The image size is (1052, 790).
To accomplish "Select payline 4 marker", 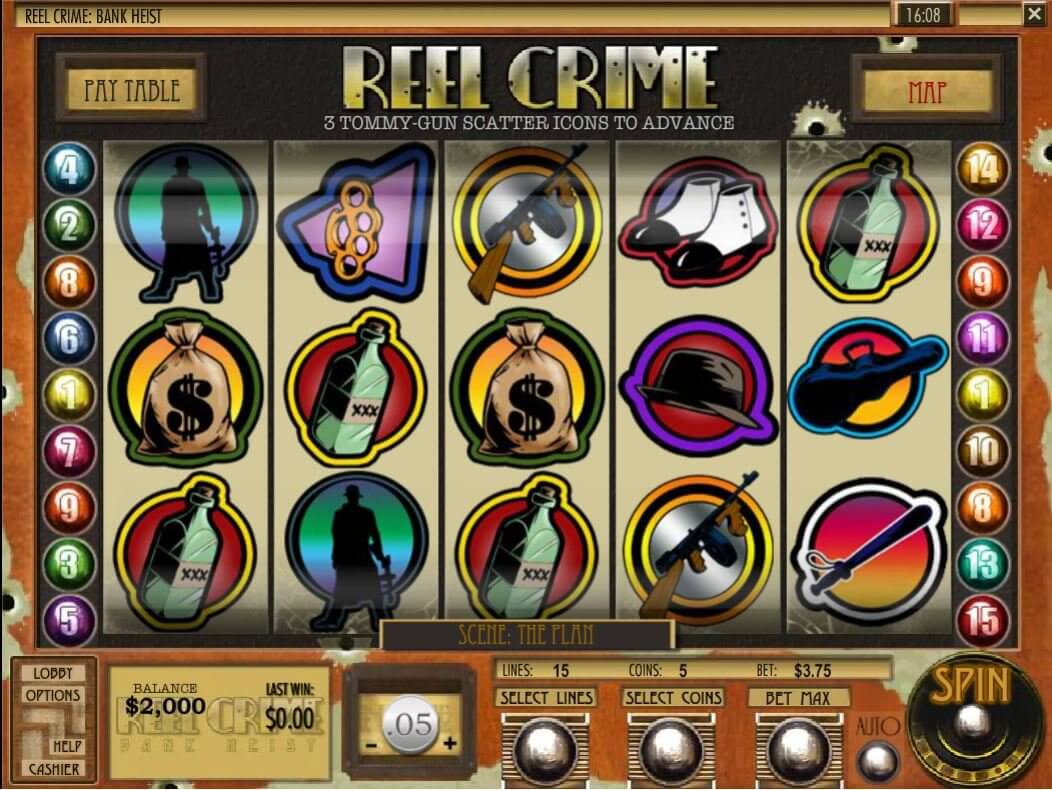I will [69, 169].
